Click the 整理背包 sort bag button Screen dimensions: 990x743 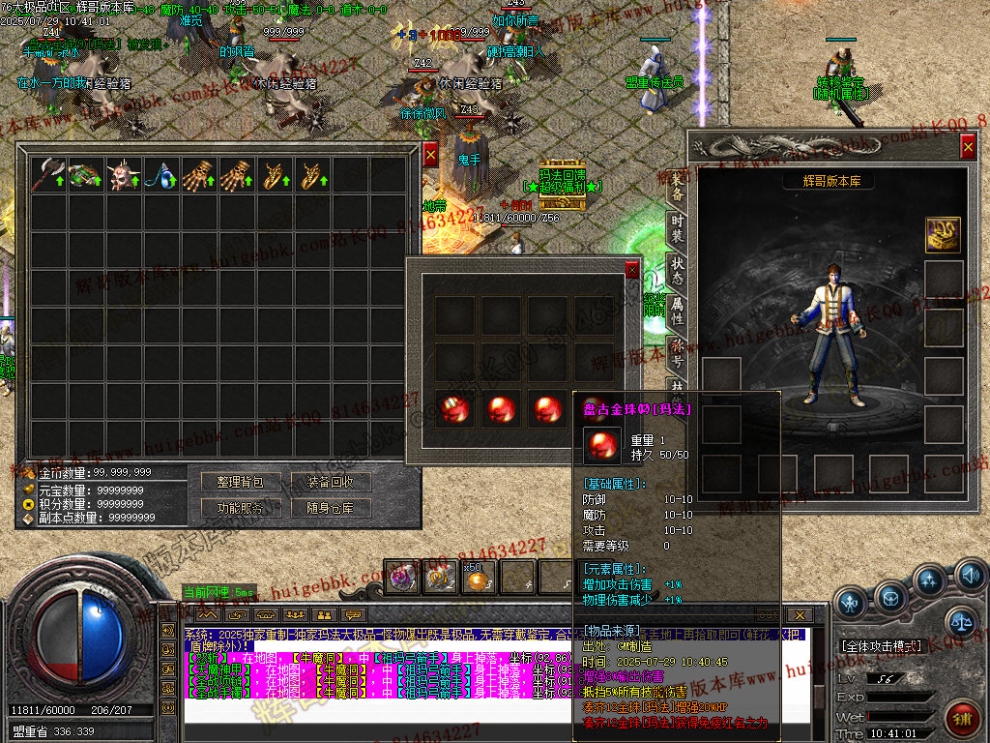pyautogui.click(x=240, y=482)
